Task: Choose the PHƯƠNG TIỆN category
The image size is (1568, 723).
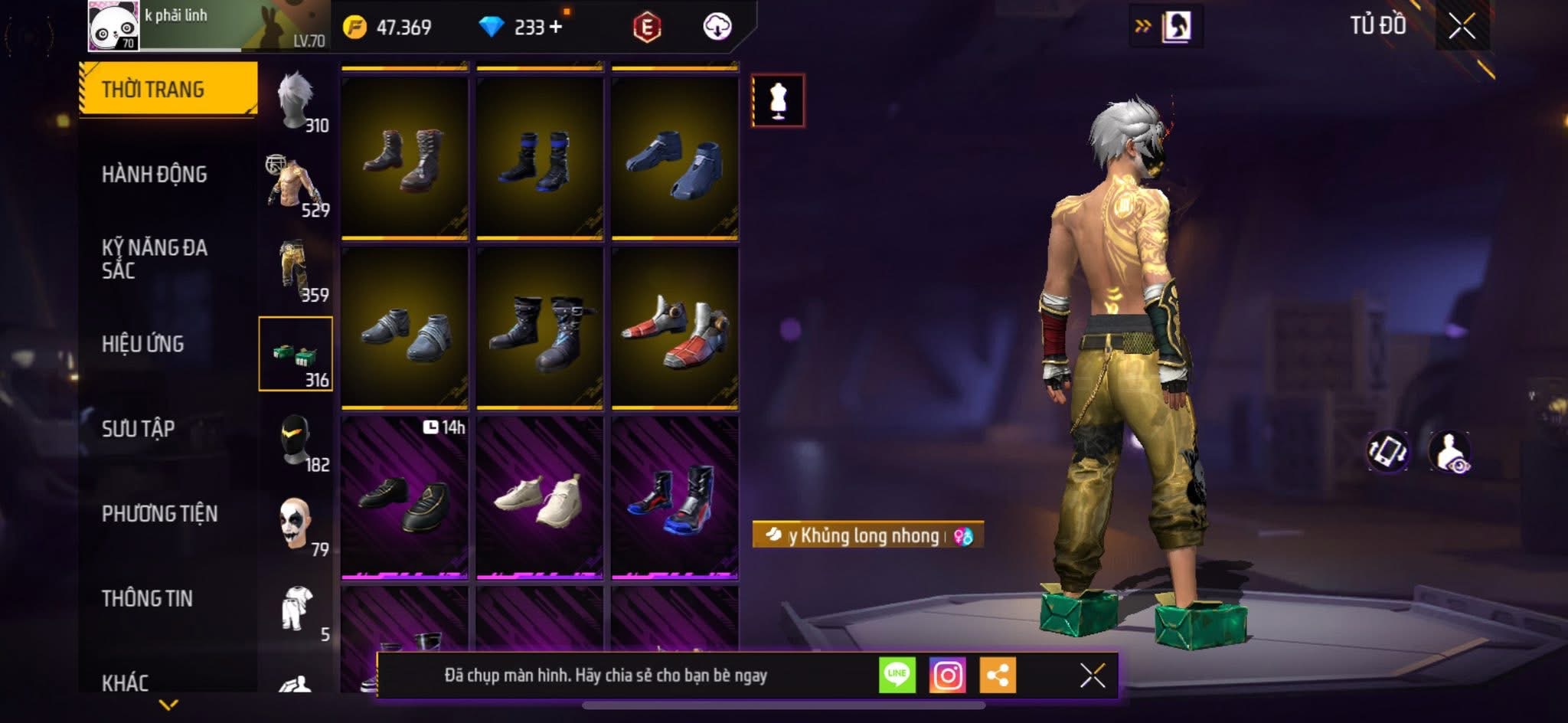Action: [x=159, y=513]
